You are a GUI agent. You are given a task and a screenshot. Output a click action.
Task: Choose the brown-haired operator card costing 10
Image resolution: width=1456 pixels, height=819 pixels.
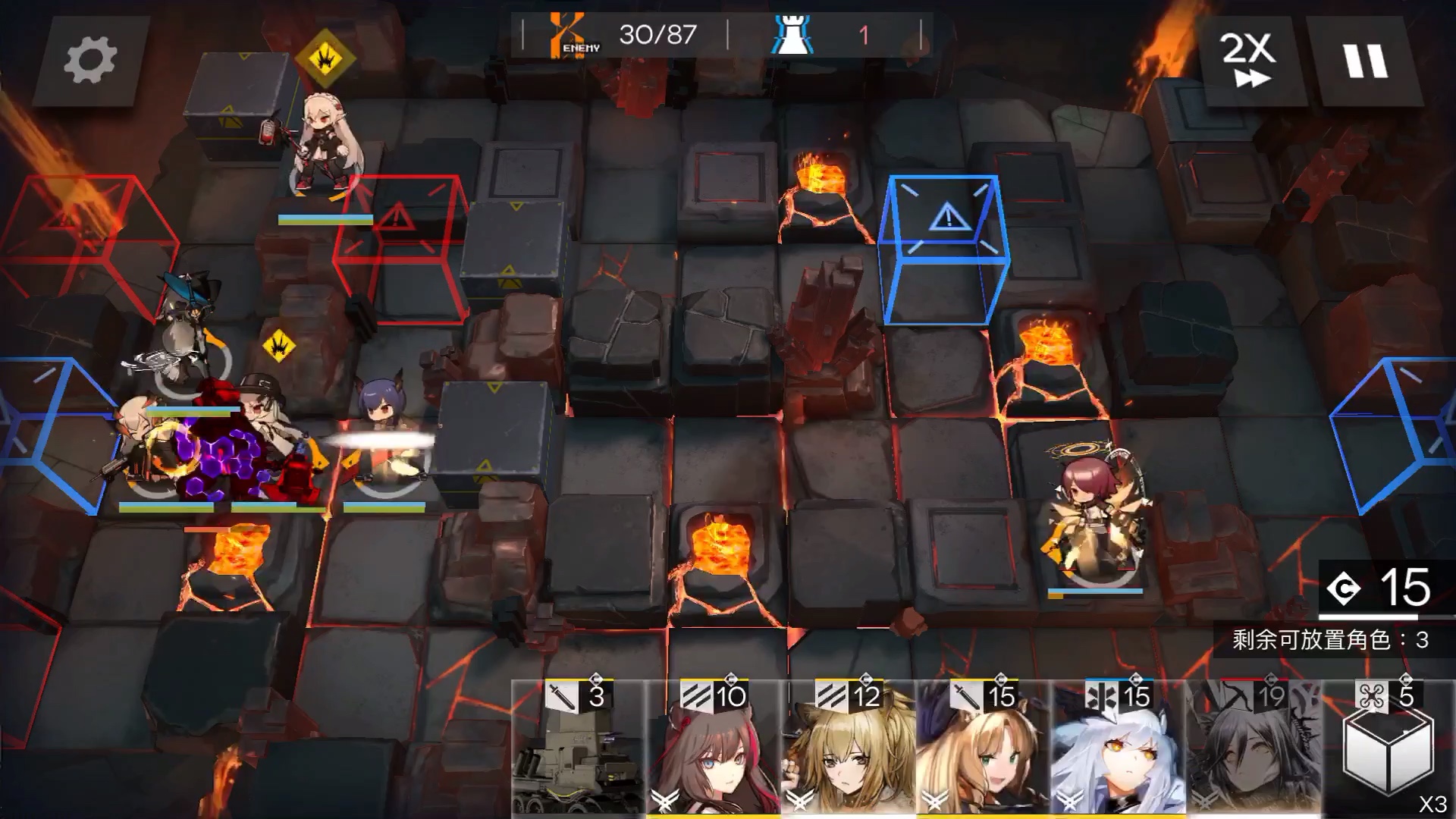point(713,747)
